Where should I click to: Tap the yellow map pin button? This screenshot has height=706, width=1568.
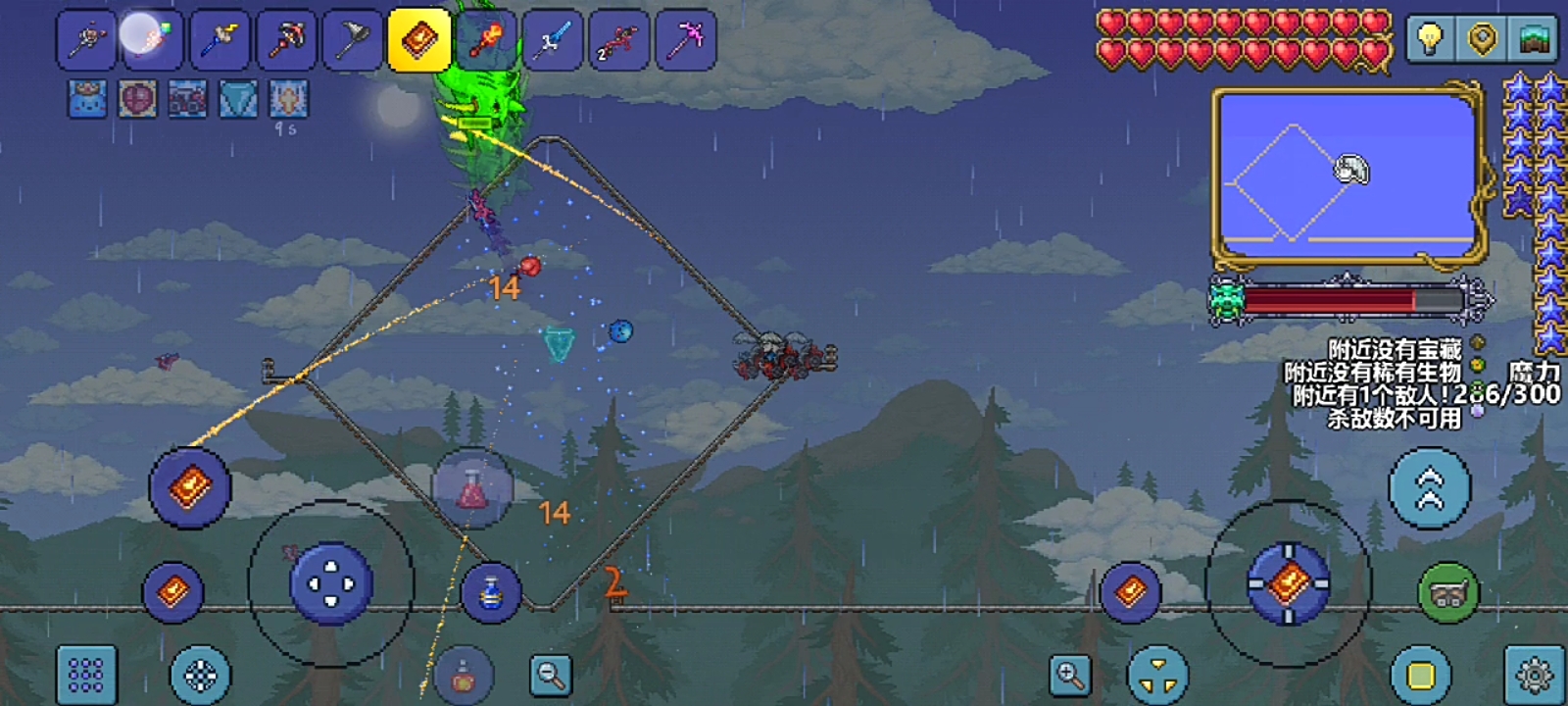pyautogui.click(x=1482, y=39)
